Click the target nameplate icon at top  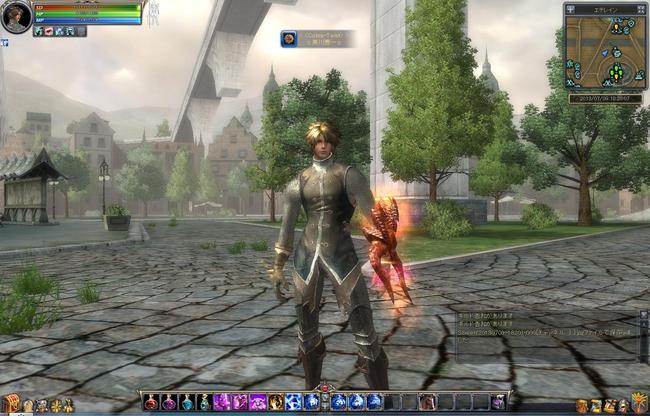pyautogui.click(x=288, y=39)
